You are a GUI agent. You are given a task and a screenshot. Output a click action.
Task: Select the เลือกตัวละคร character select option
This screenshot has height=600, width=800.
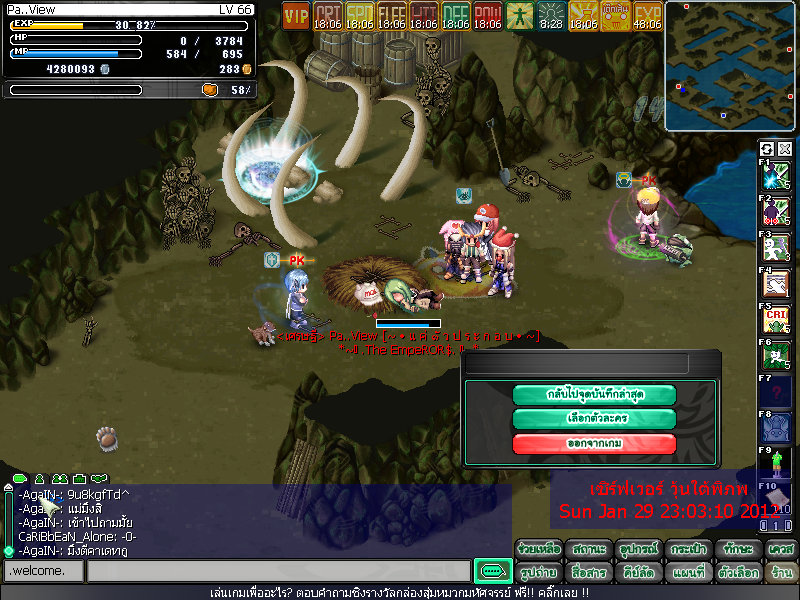coord(594,419)
